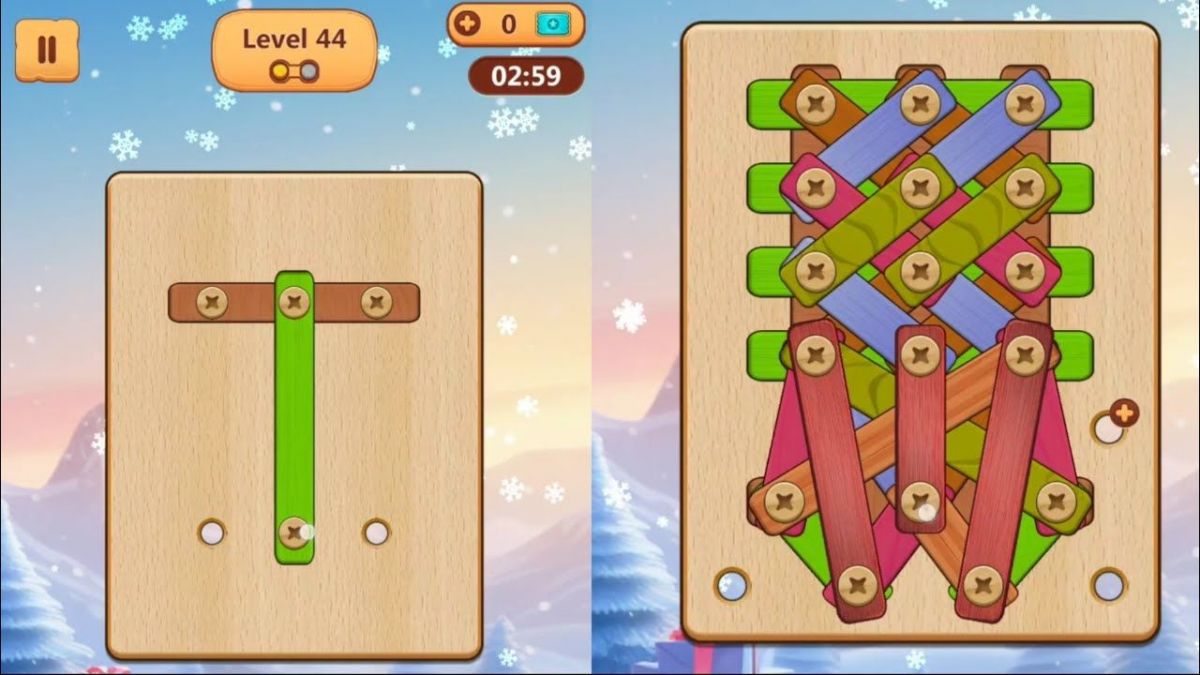Unlock the extra hole with the plus badge
The width and height of the screenshot is (1200, 675).
click(1124, 412)
